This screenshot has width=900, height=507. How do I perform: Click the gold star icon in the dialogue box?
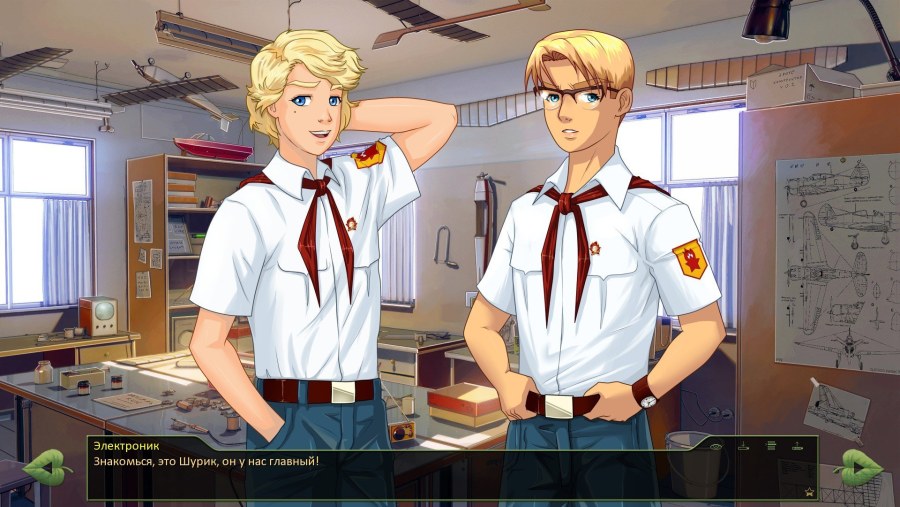(x=809, y=492)
